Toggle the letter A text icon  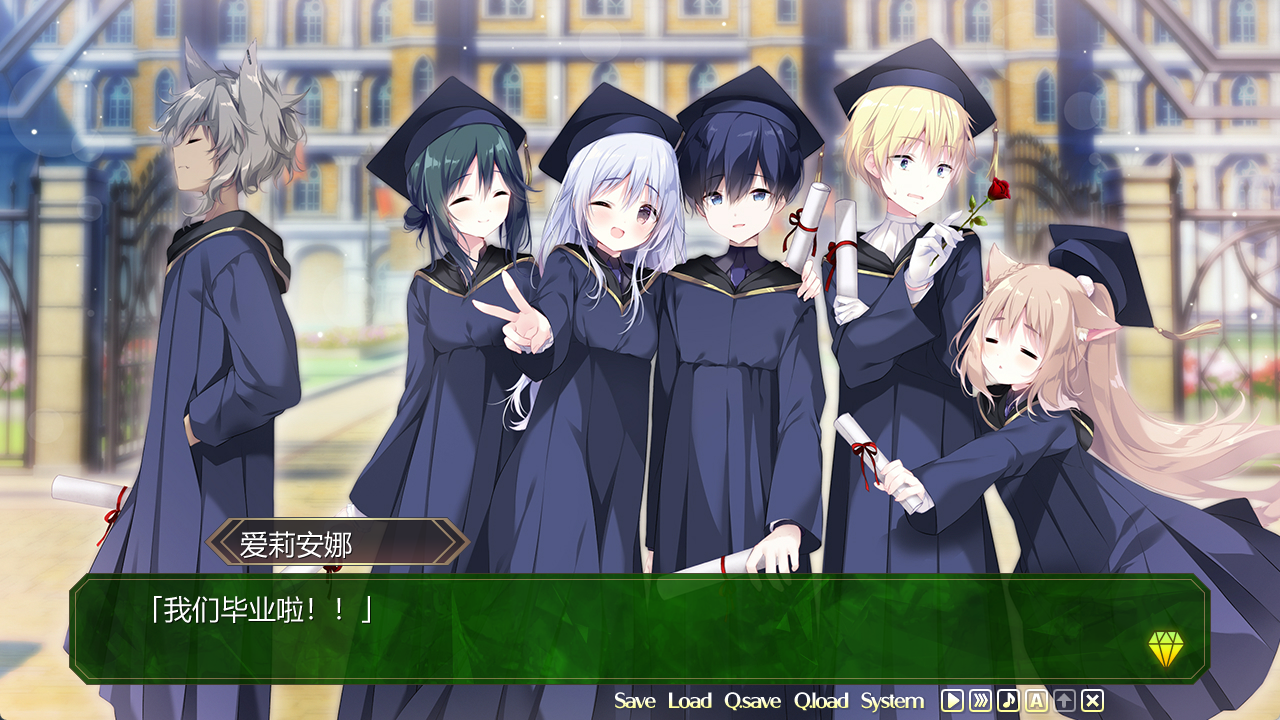(x=1036, y=701)
